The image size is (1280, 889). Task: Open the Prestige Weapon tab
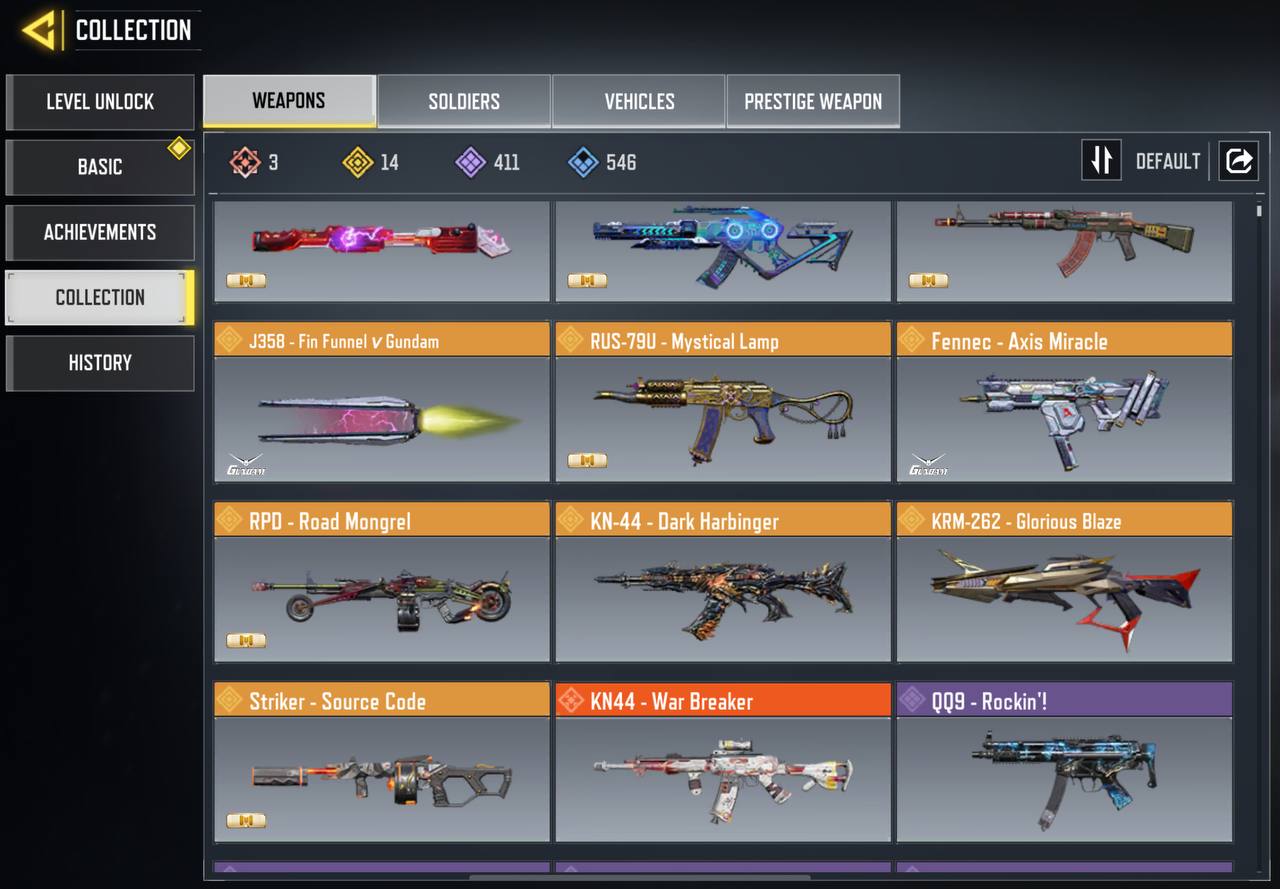click(x=813, y=102)
